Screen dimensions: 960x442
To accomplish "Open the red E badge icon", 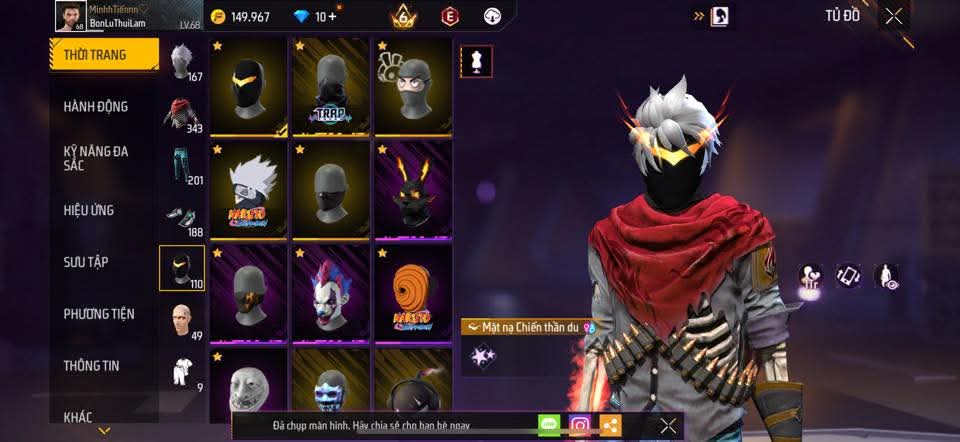I will [450, 16].
